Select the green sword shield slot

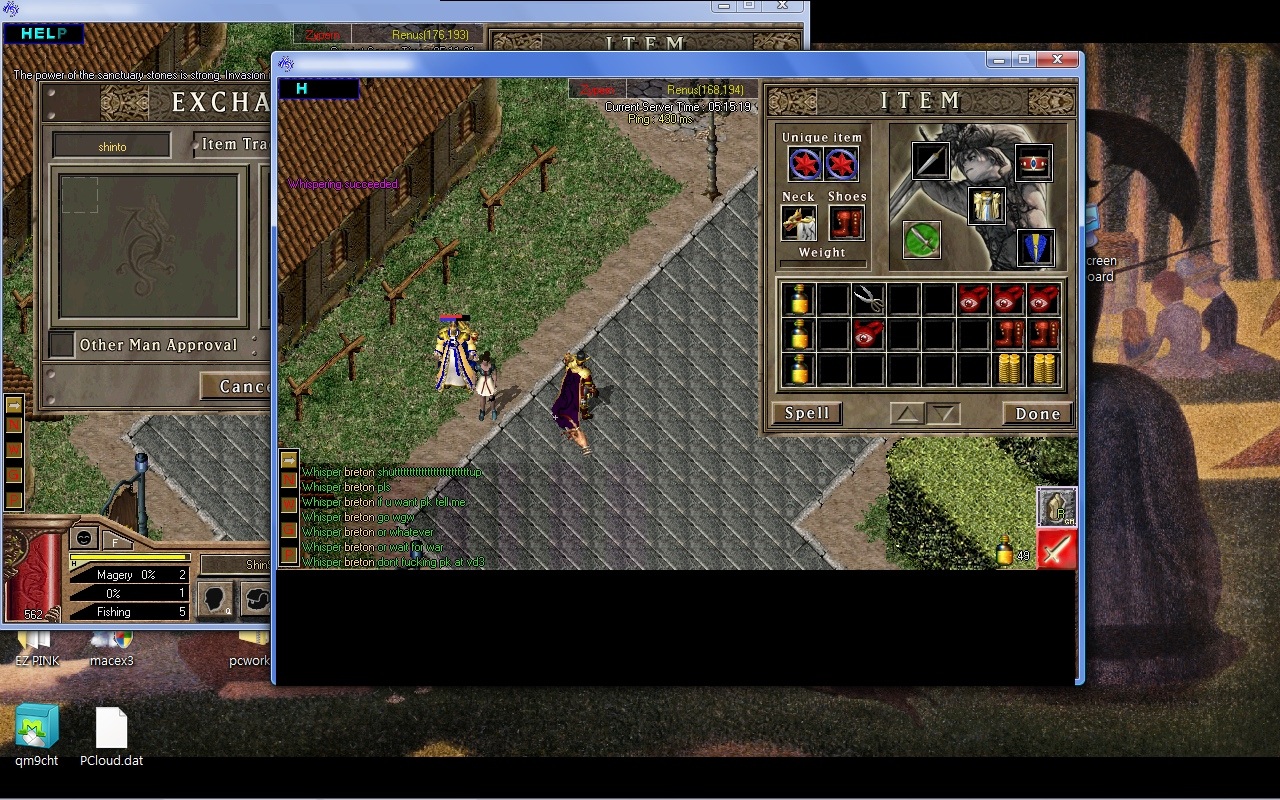922,240
